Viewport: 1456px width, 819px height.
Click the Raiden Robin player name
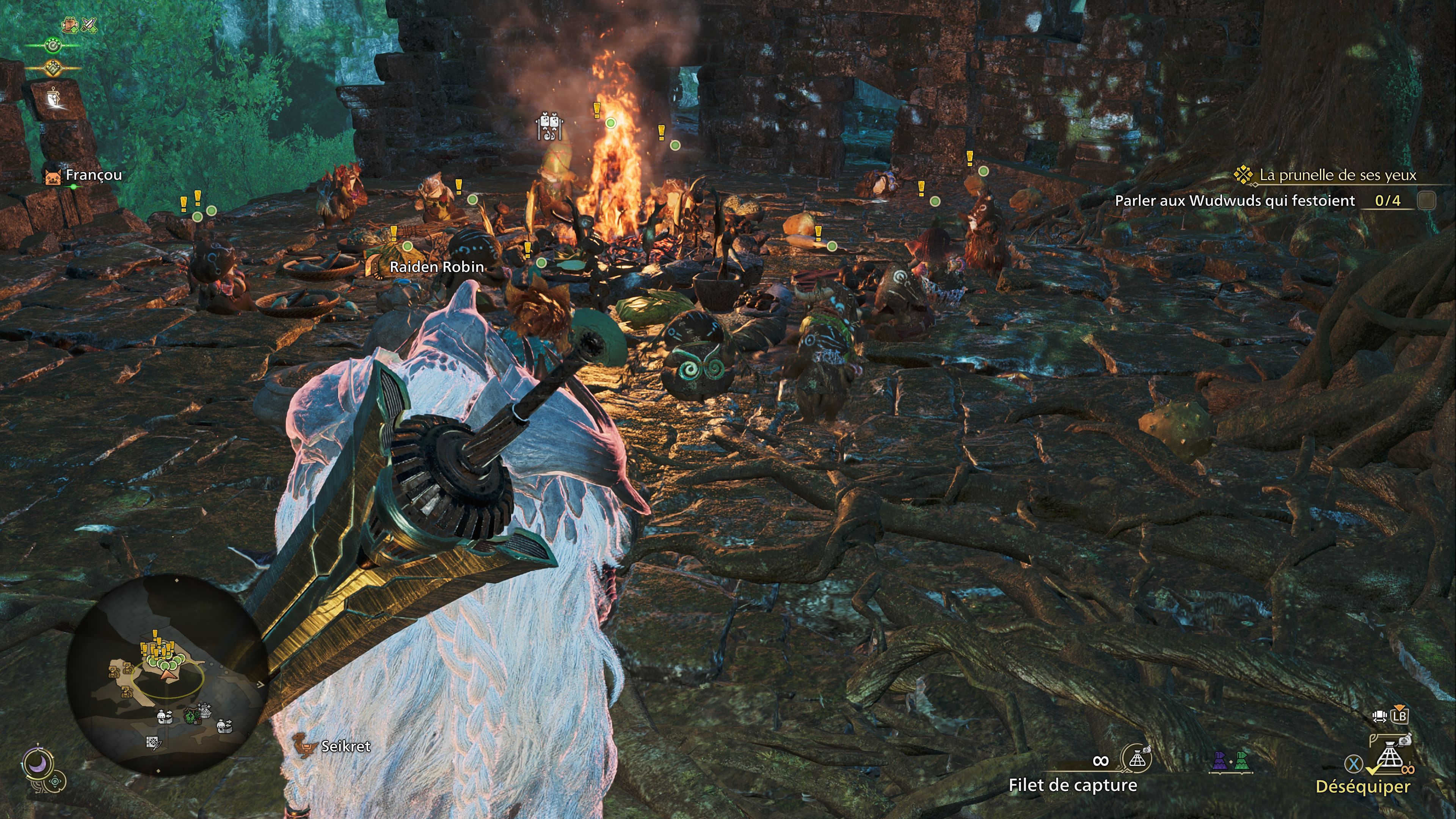[x=436, y=267]
